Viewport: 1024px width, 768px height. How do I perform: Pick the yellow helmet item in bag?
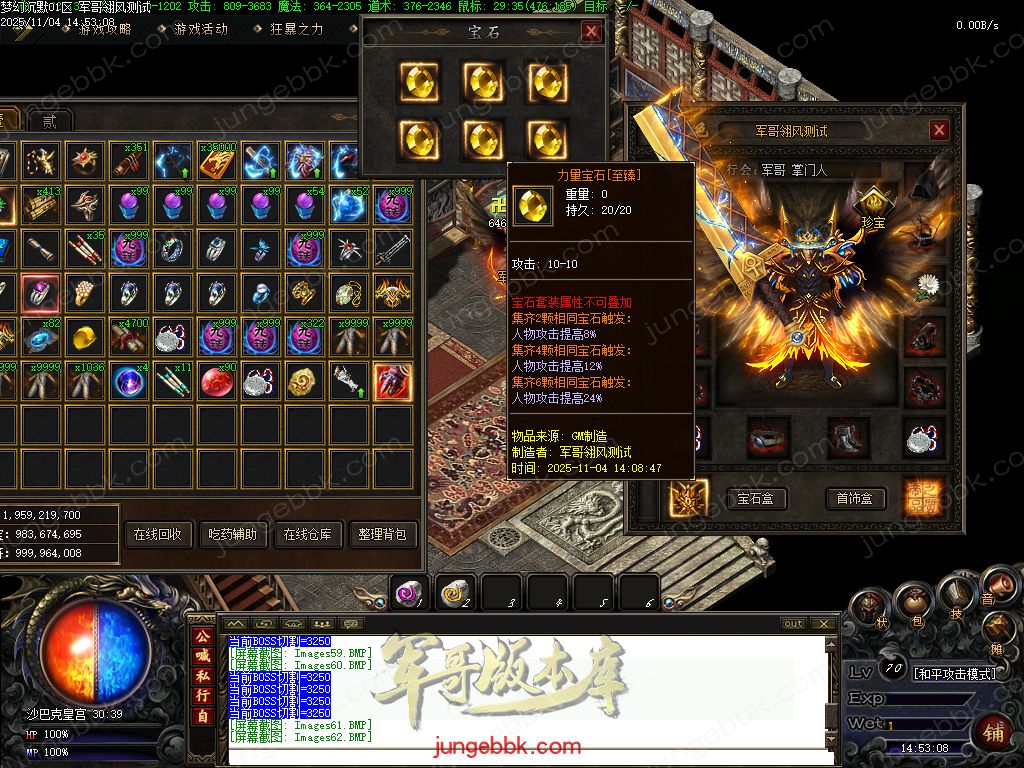(x=85, y=336)
